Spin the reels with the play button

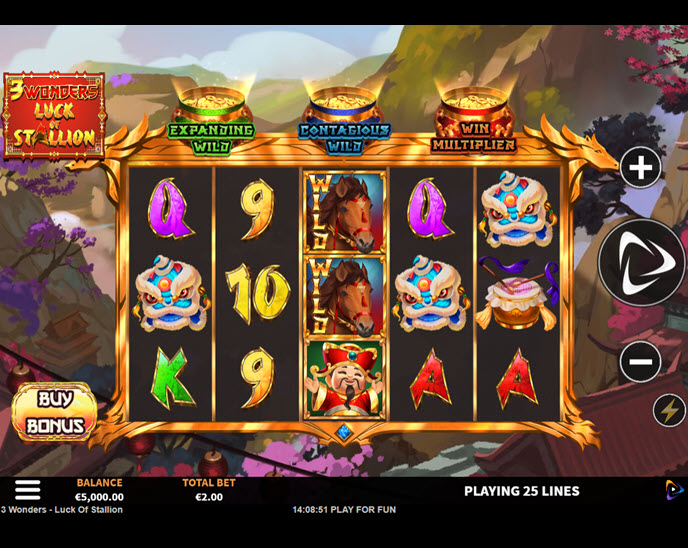[642, 262]
